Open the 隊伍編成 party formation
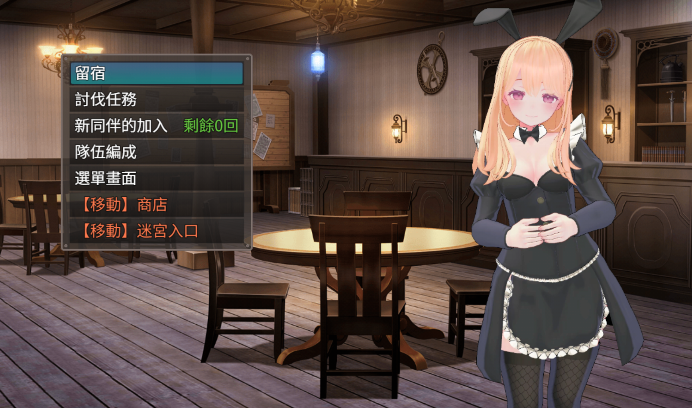The width and height of the screenshot is (692, 408). point(157,152)
